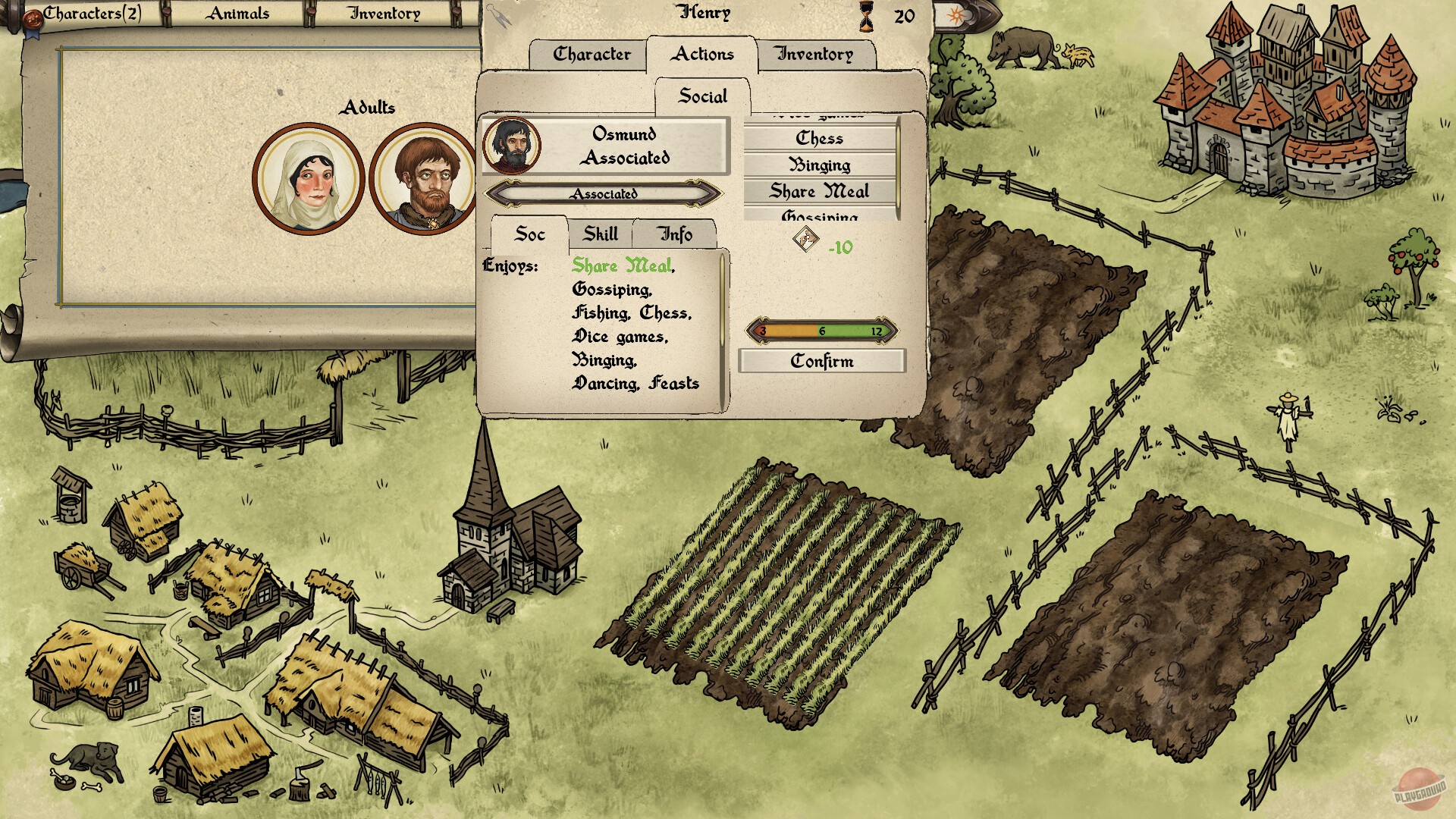Open Henry's Inventory tab
1456x819 pixels.
(x=813, y=54)
